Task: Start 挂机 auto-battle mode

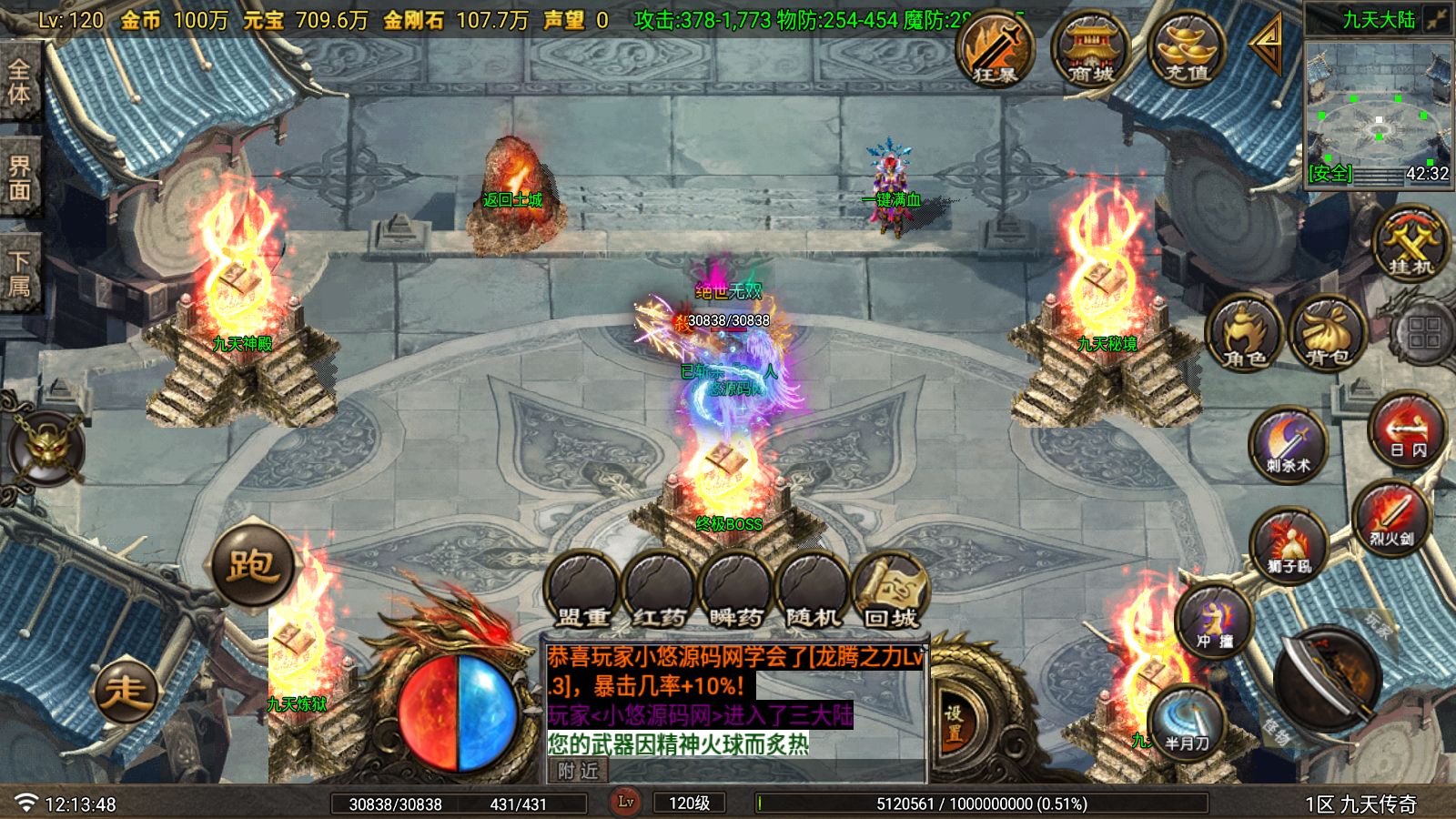Action: tap(1410, 243)
